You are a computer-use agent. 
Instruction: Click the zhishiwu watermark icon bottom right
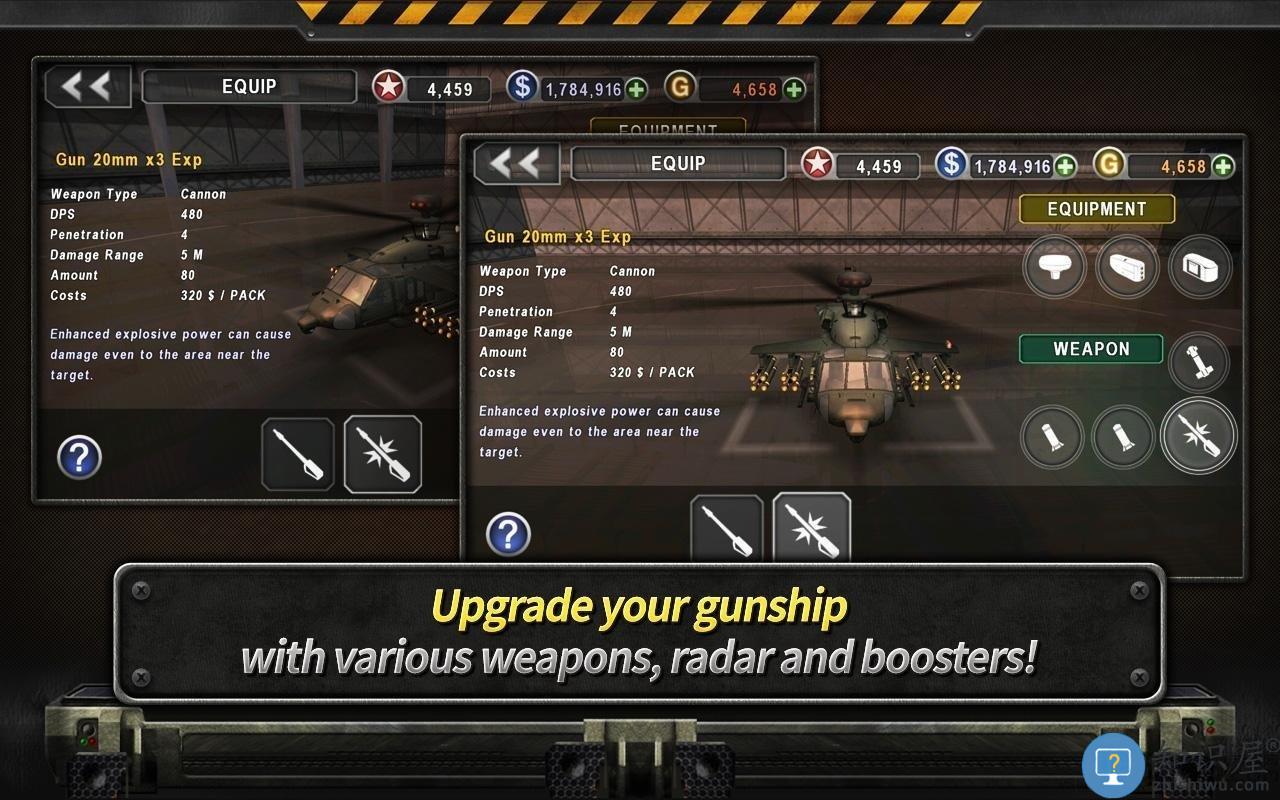pyautogui.click(x=1115, y=763)
